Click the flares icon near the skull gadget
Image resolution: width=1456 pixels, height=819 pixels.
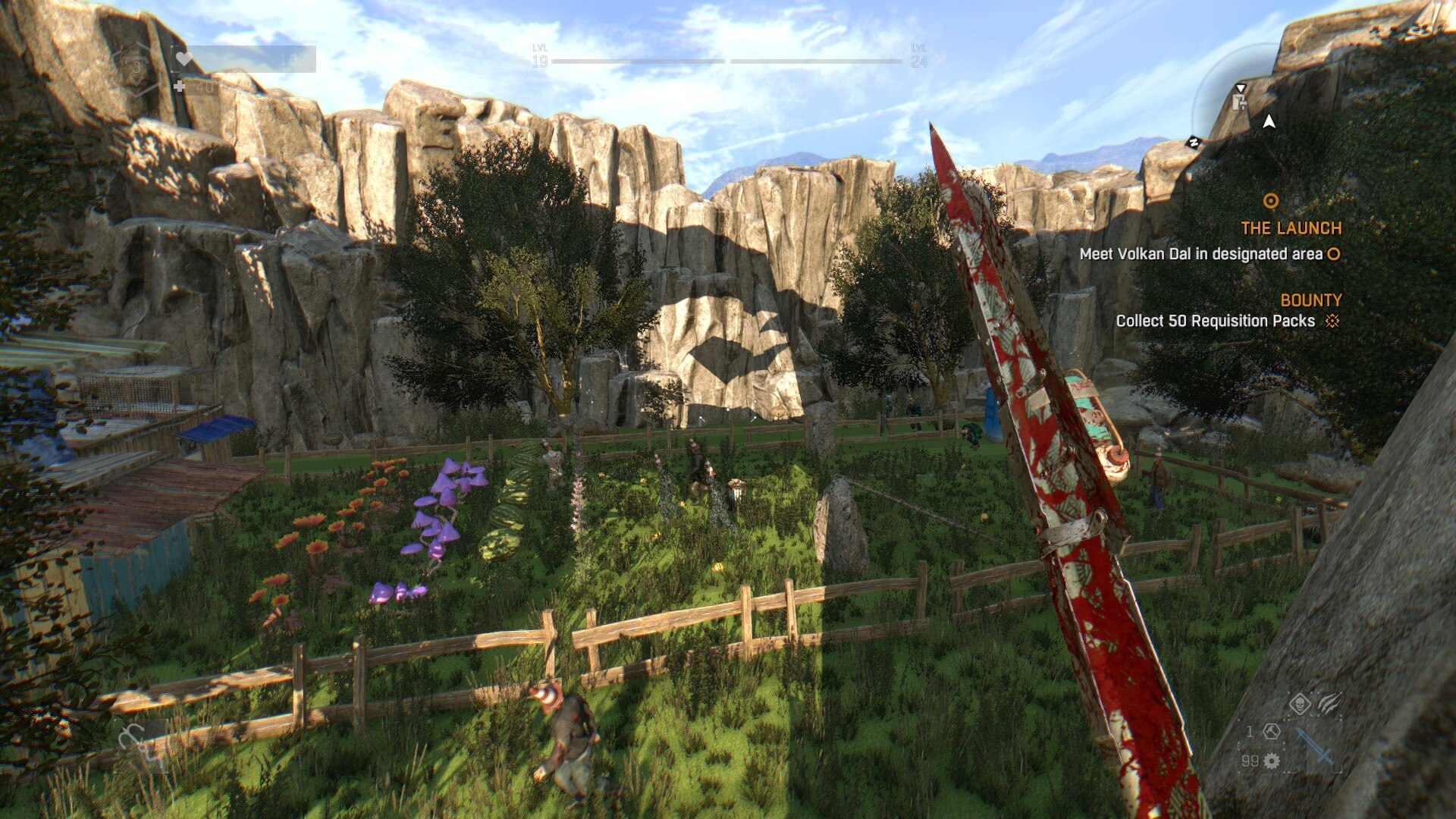pyautogui.click(x=1329, y=703)
